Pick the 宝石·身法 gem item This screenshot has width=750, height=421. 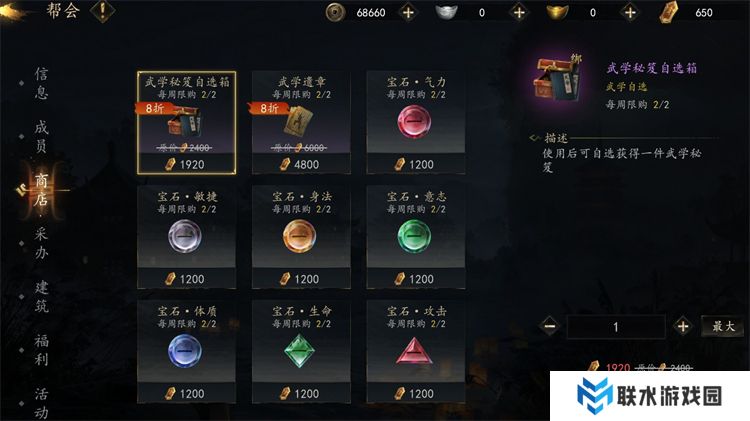pos(301,236)
